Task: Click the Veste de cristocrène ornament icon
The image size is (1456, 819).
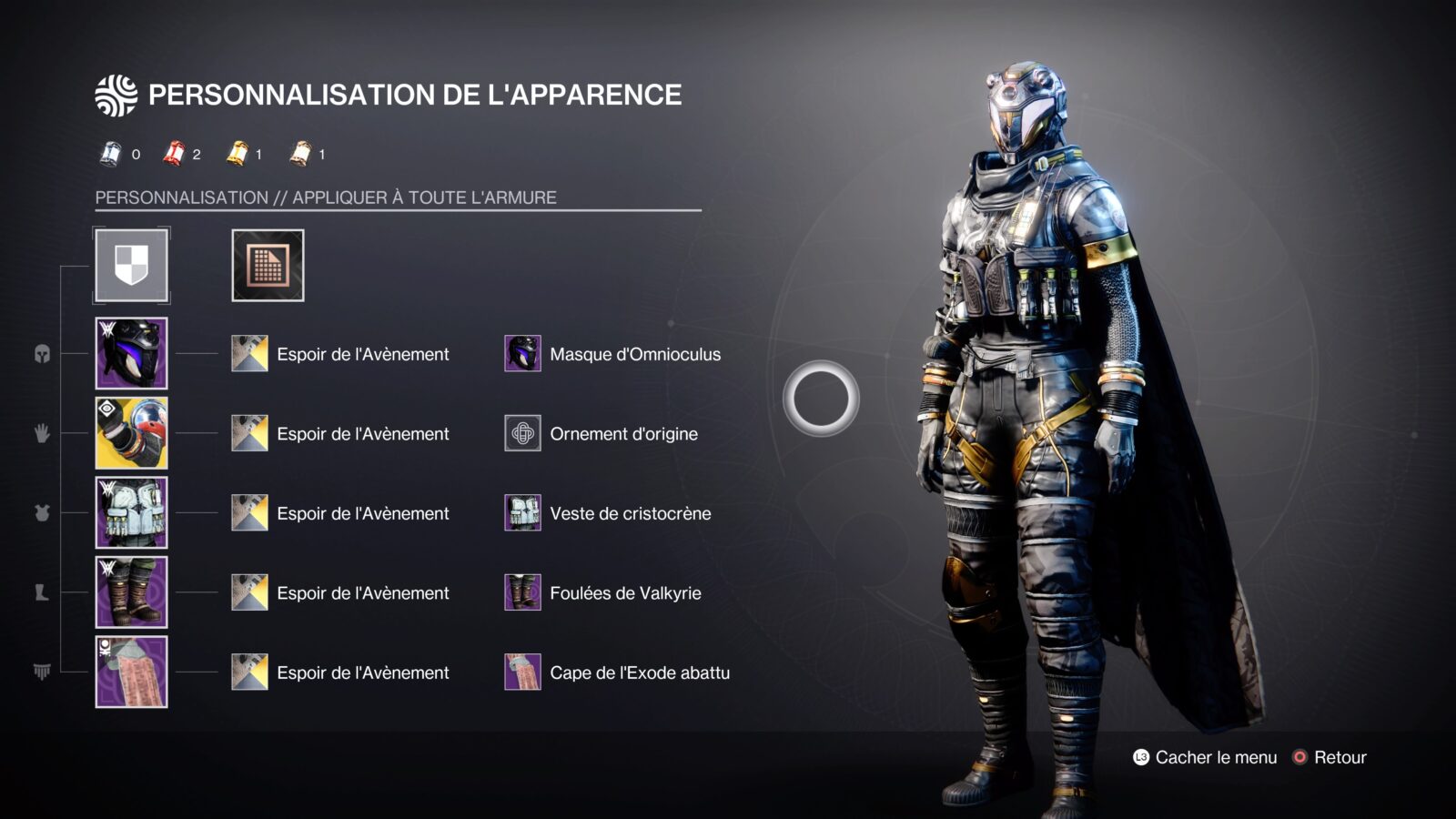Action: click(x=521, y=513)
